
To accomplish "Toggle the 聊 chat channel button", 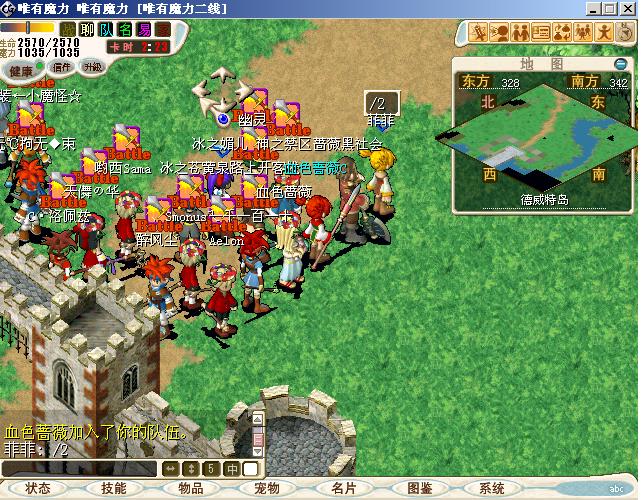I will click(x=87, y=30).
